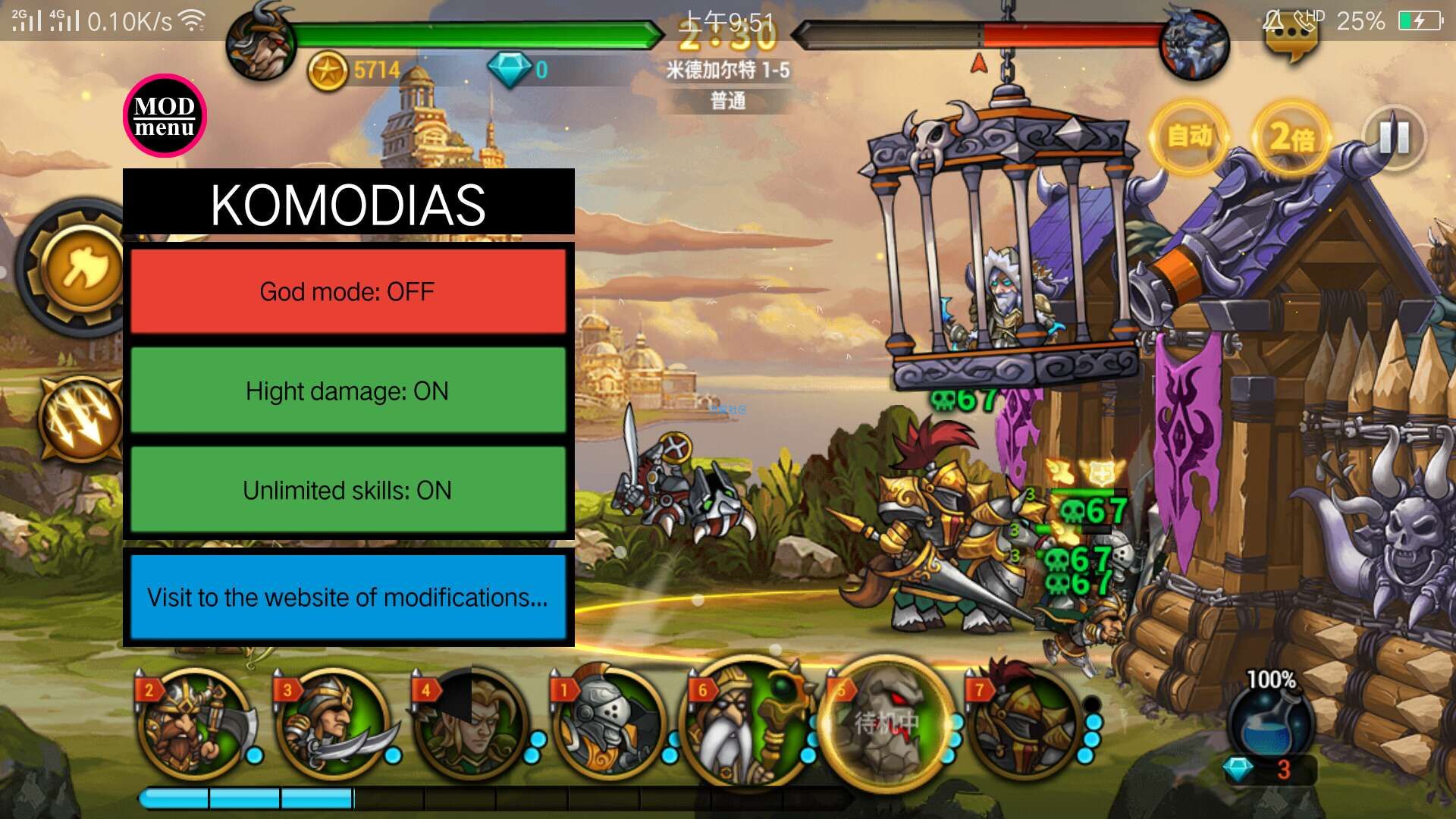This screenshot has width=1456, height=819.
Task: Toggle the God mode option
Action: 348,291
